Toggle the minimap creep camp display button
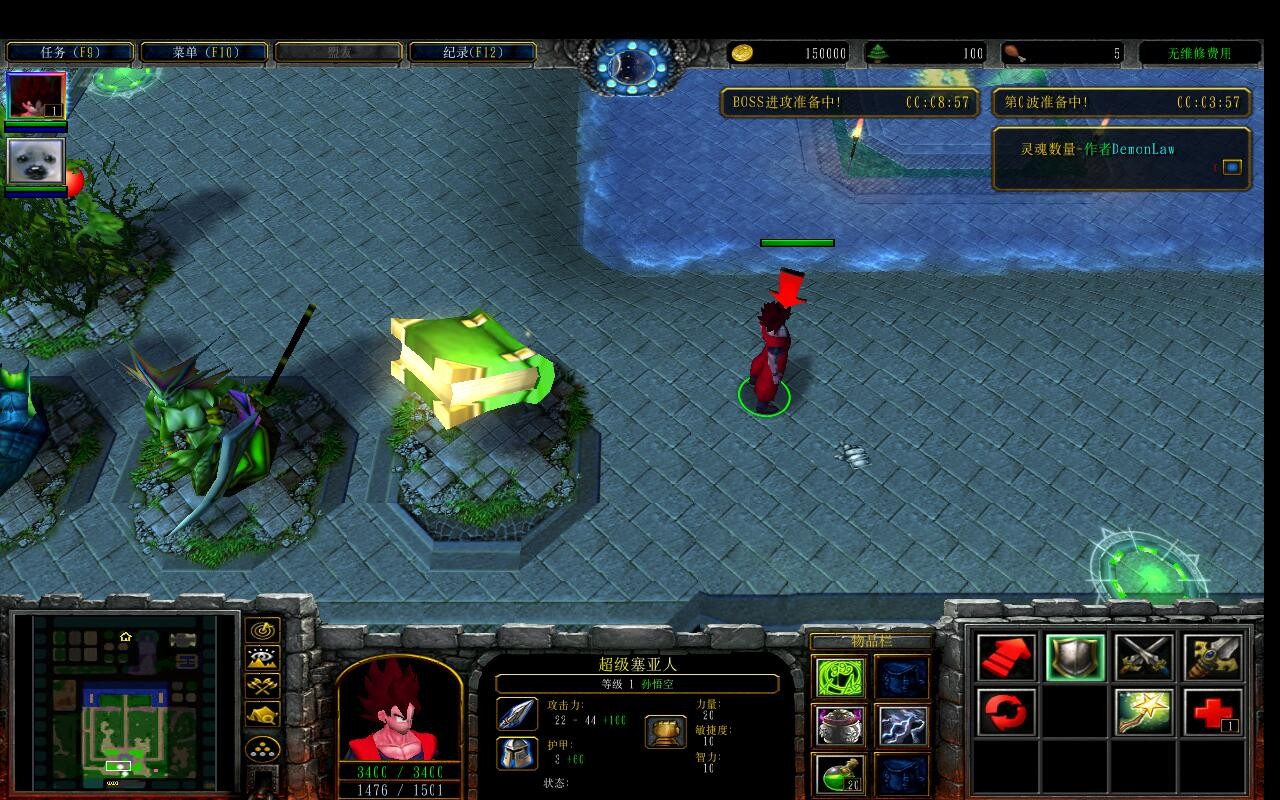The image size is (1280, 800). [262, 715]
